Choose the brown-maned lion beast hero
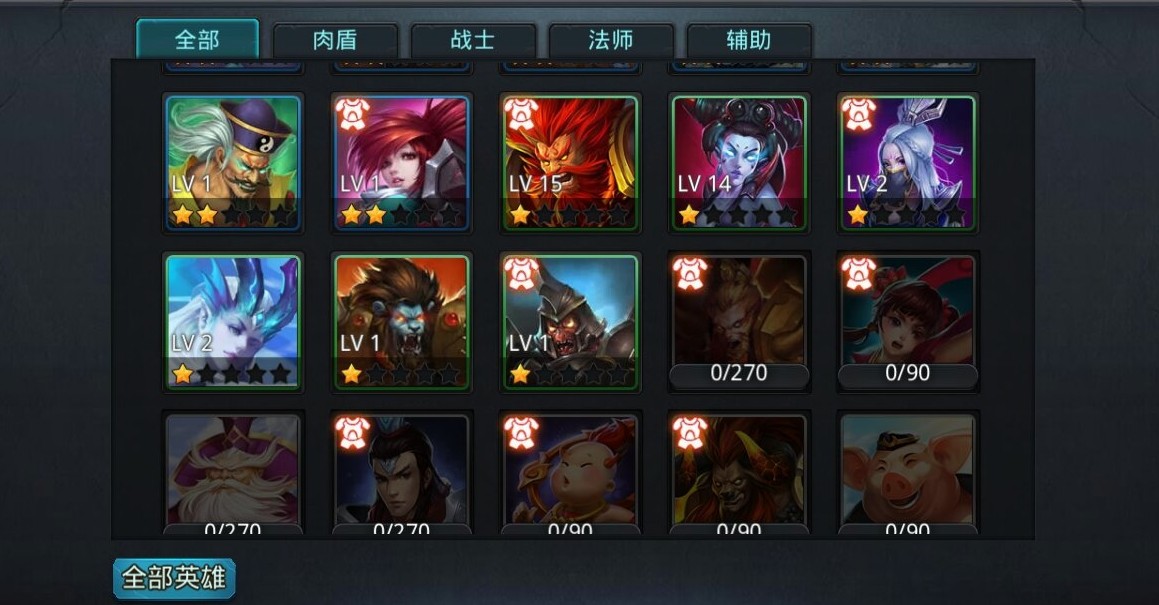 (x=401, y=322)
